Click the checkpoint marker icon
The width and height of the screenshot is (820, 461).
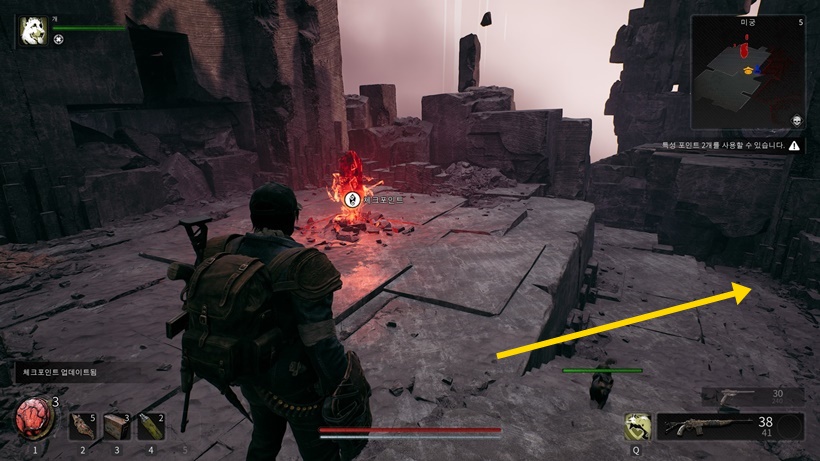(x=352, y=199)
